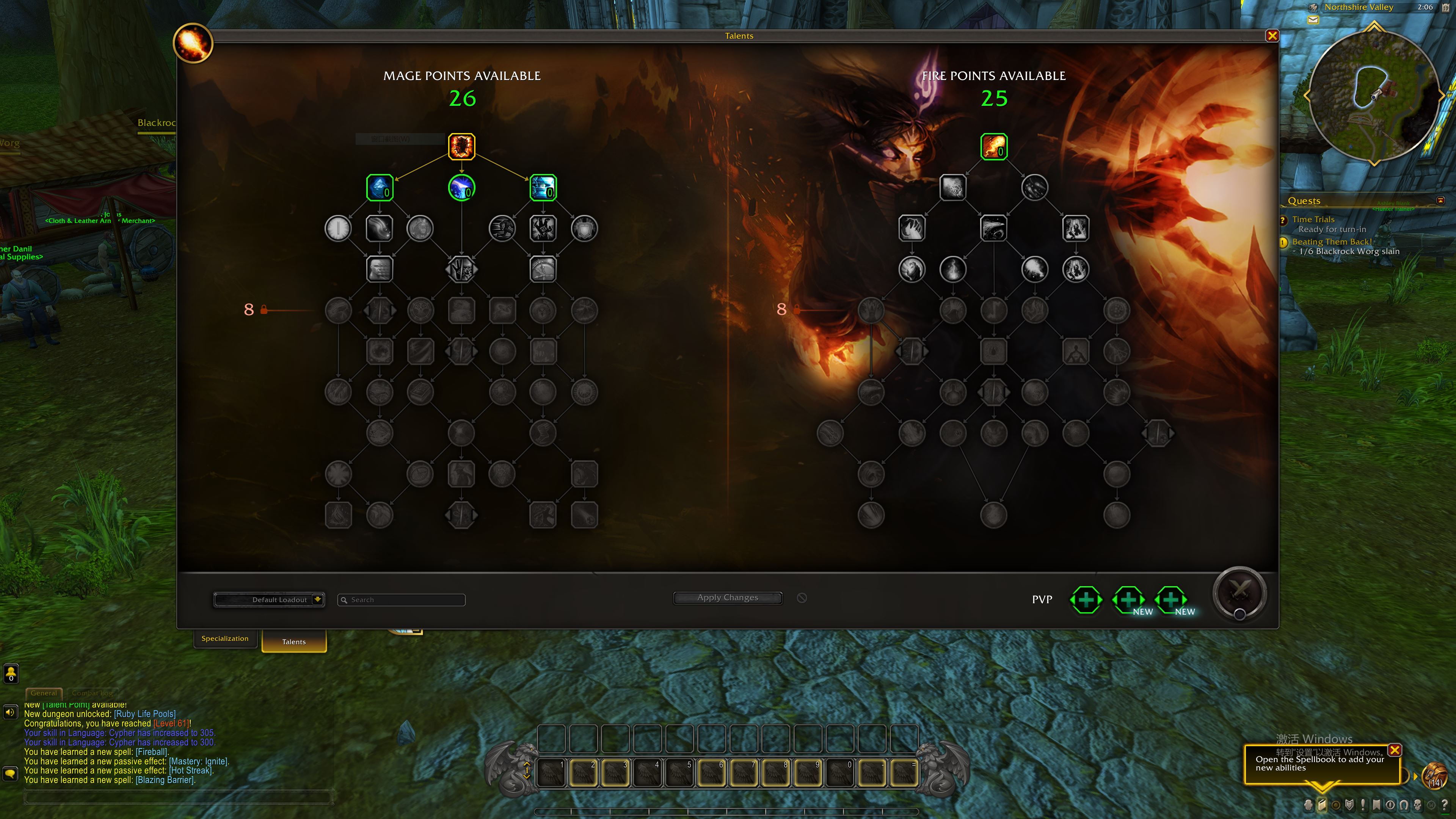The image size is (1456, 819).
Task: Select the green-bordered ice crystal Mage talent
Action: 379,188
